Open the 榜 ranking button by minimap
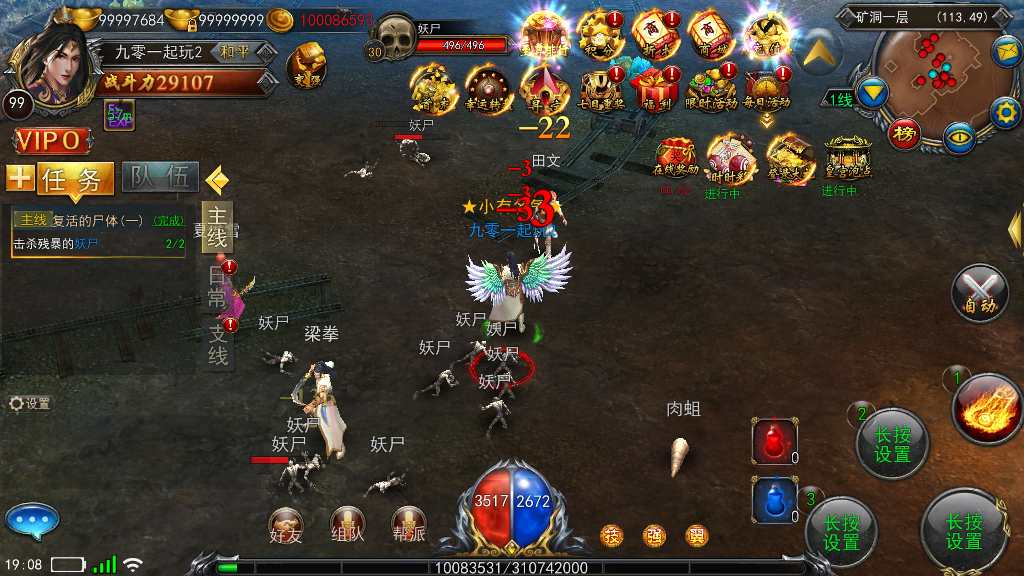 pos(906,133)
